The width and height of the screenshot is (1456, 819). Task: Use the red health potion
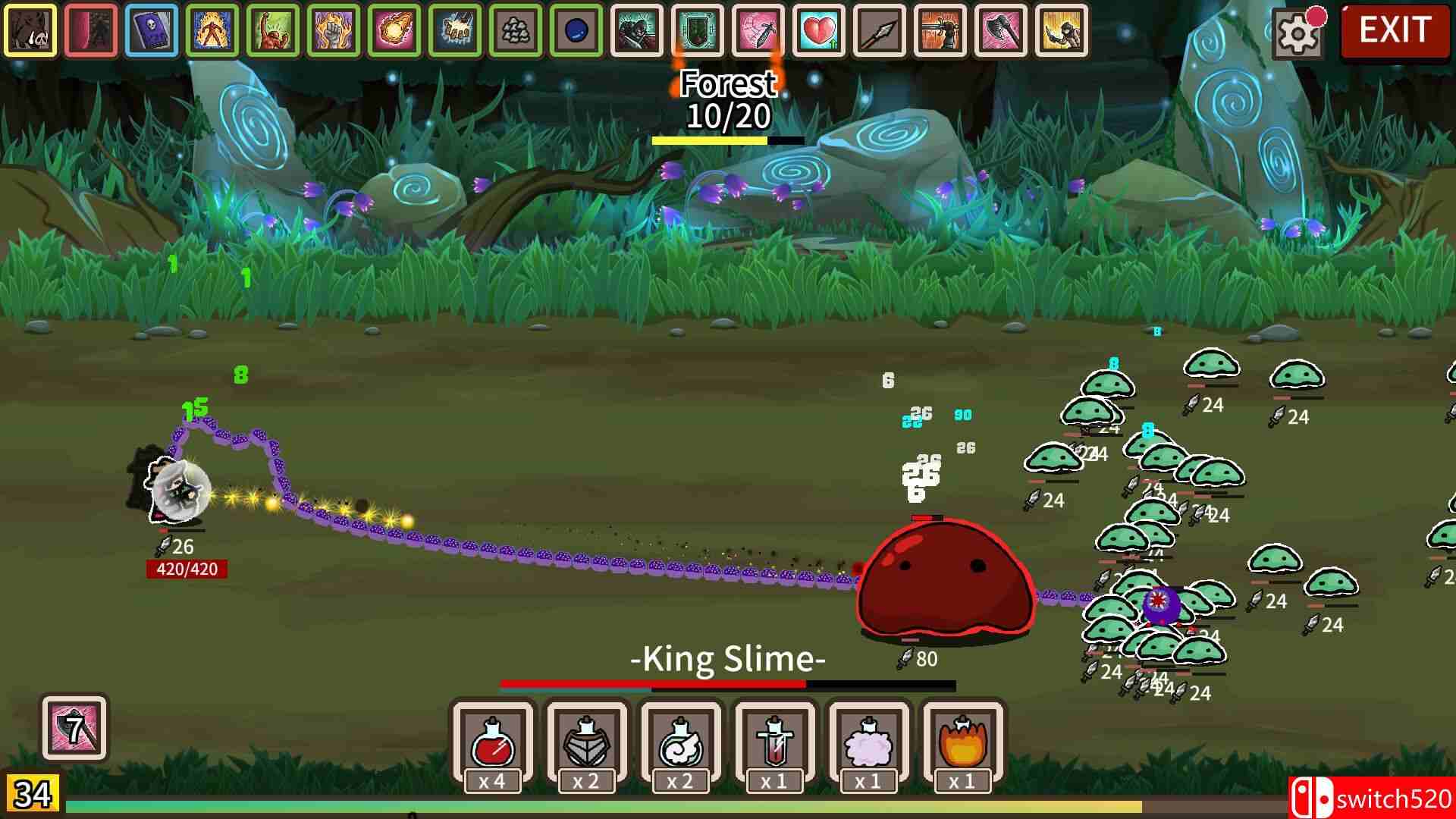(493, 743)
